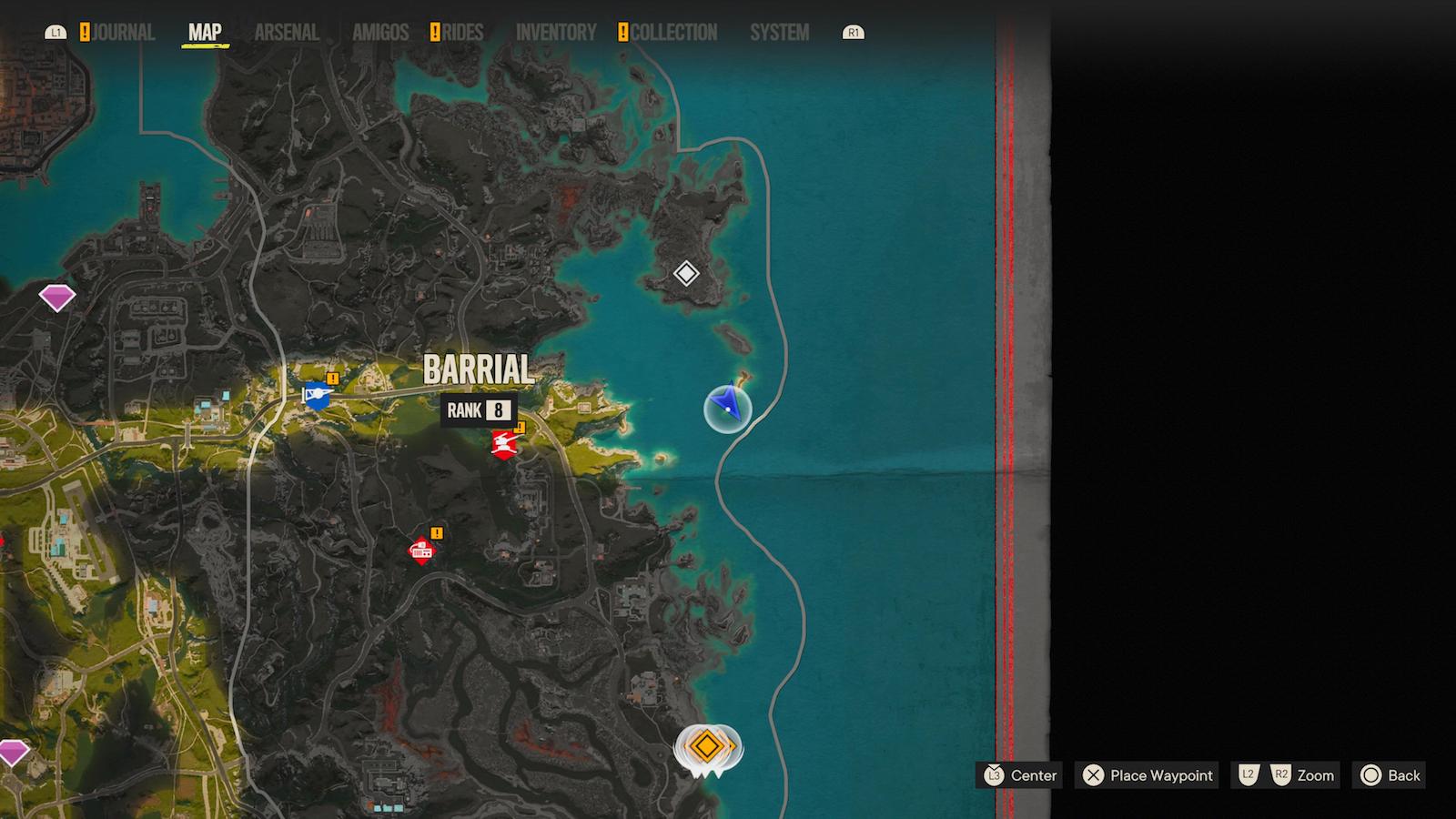Open the JOURNAL tab
The height and width of the screenshot is (819, 1456).
[124, 30]
